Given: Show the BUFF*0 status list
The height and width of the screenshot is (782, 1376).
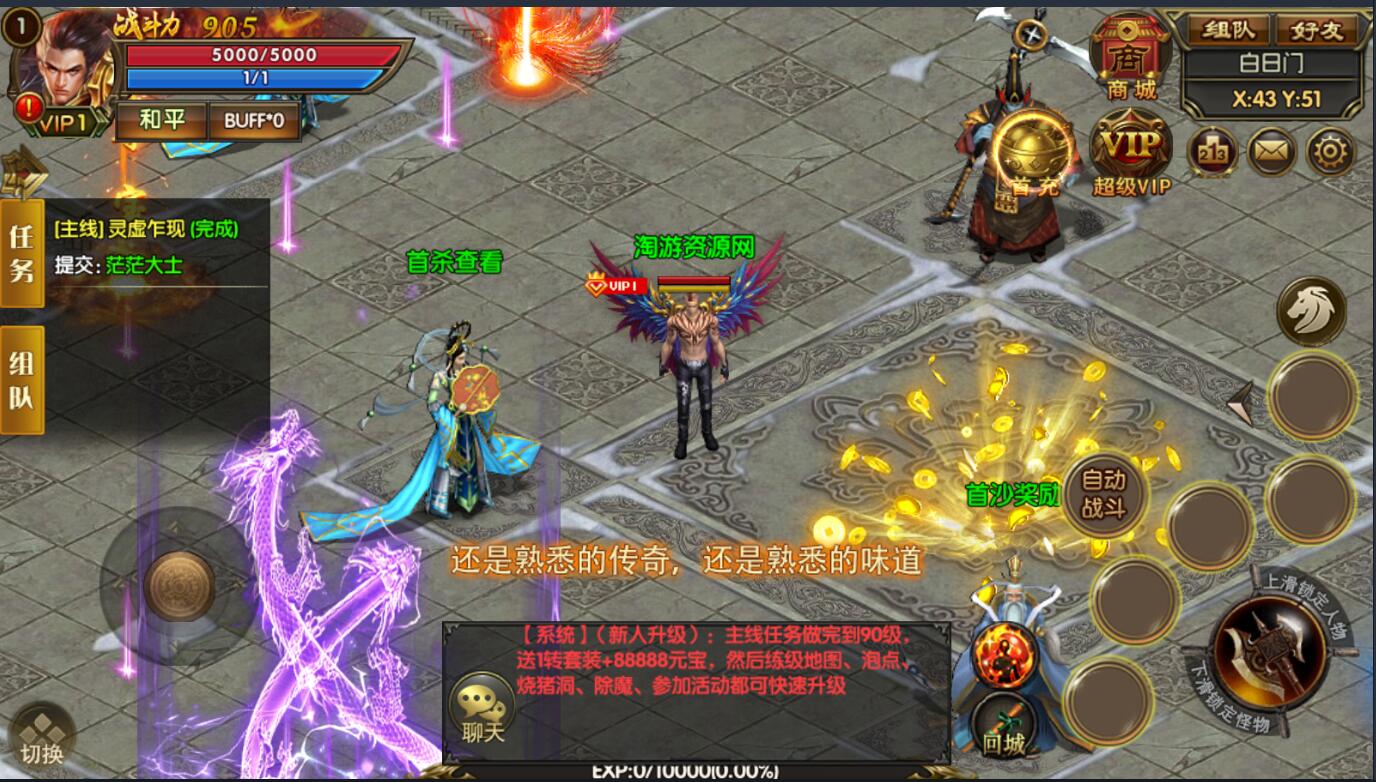Looking at the screenshot, I should point(254,120).
